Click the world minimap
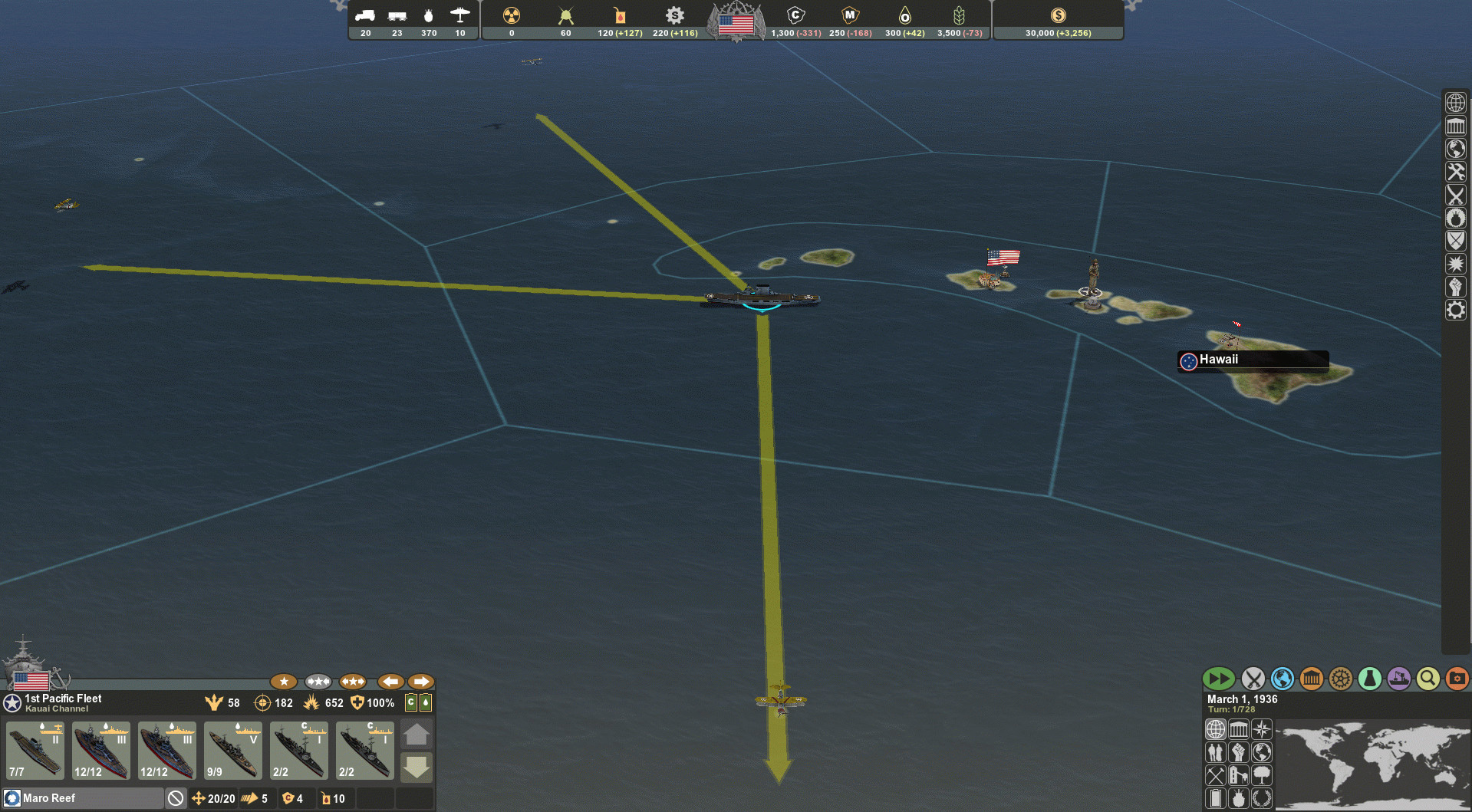This screenshot has width=1472, height=812. click(1372, 764)
